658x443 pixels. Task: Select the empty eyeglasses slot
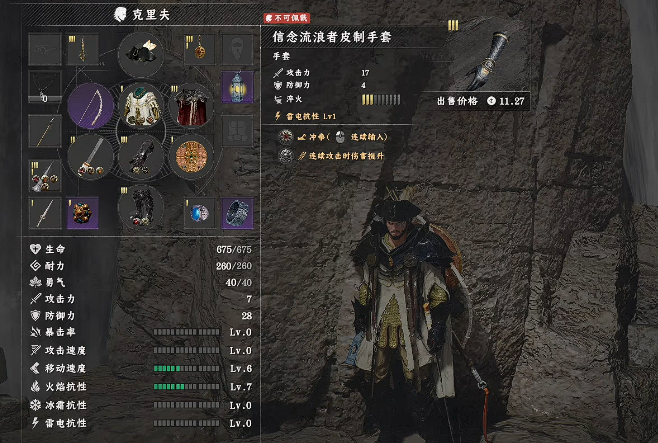point(43,49)
